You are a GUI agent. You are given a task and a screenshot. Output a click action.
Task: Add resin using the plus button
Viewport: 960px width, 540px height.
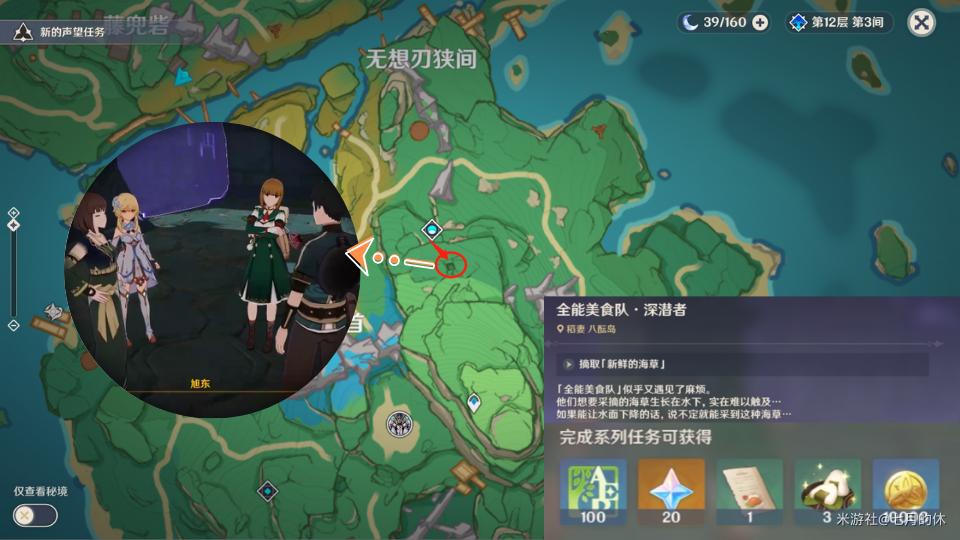coord(760,23)
